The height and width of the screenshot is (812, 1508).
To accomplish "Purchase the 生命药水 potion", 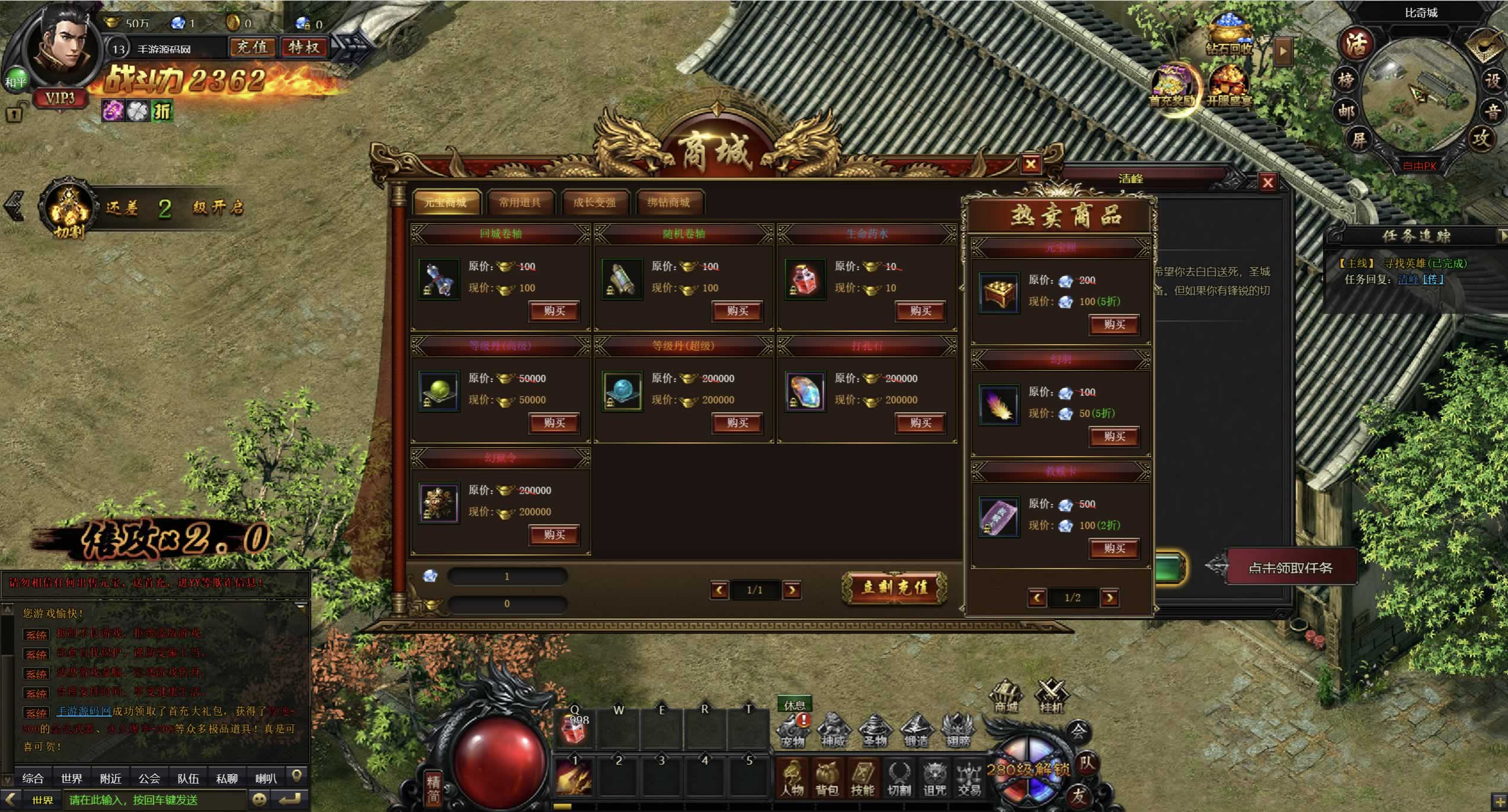I will pyautogui.click(x=920, y=311).
